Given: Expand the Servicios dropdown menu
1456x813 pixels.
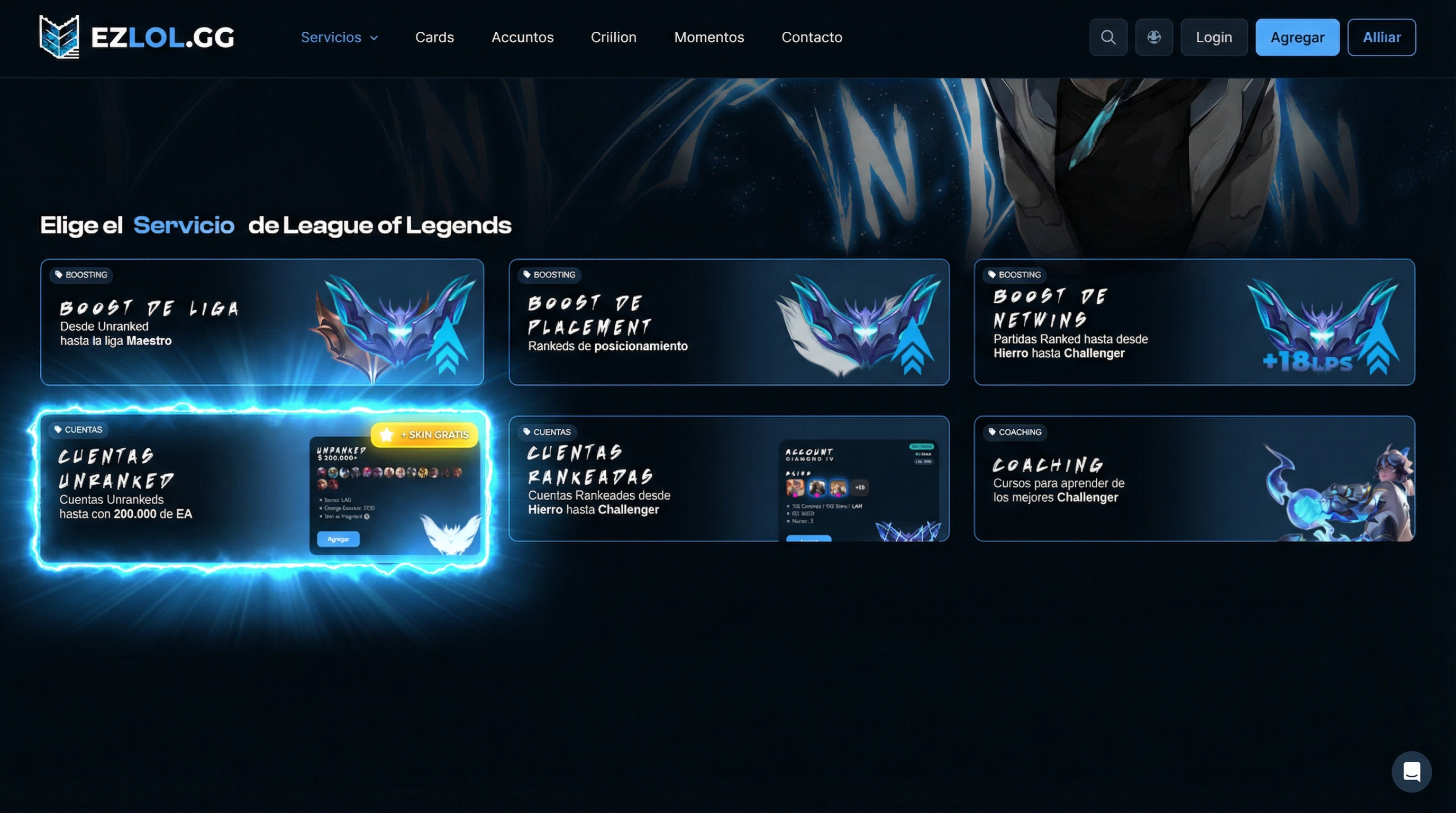Looking at the screenshot, I should pos(339,37).
